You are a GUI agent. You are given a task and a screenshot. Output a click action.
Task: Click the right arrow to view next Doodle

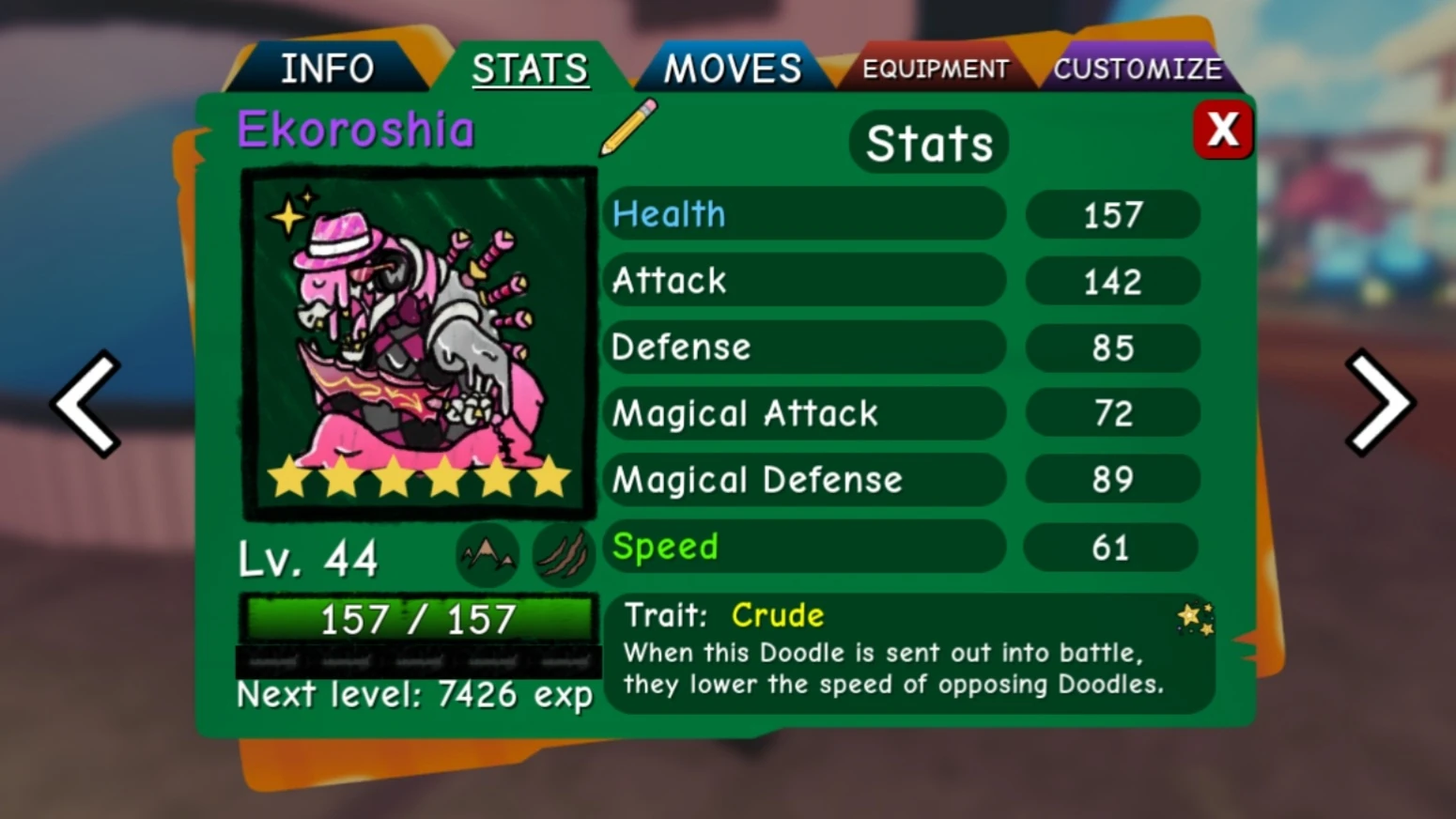(1380, 402)
